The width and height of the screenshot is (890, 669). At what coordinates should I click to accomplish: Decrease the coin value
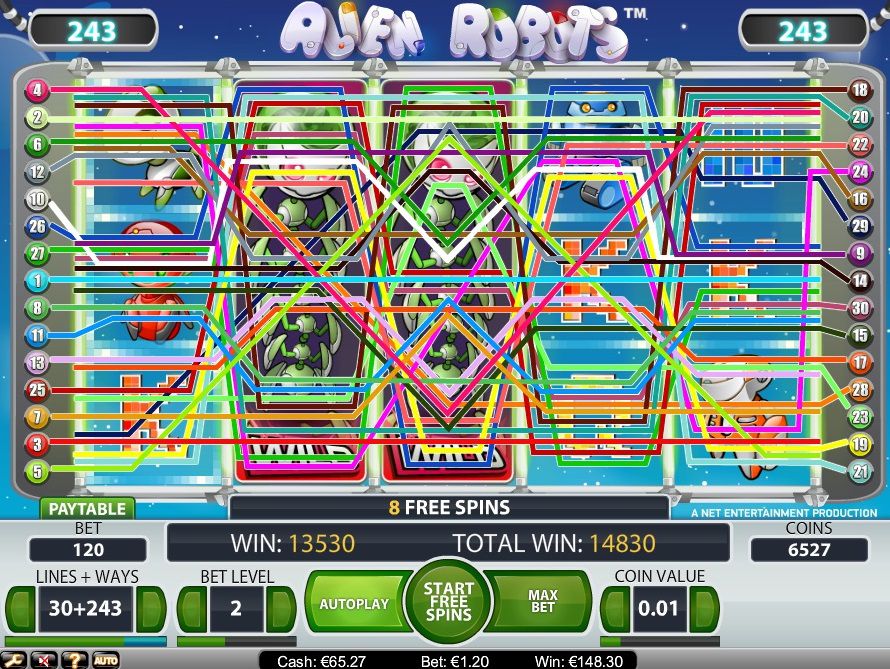pos(614,609)
